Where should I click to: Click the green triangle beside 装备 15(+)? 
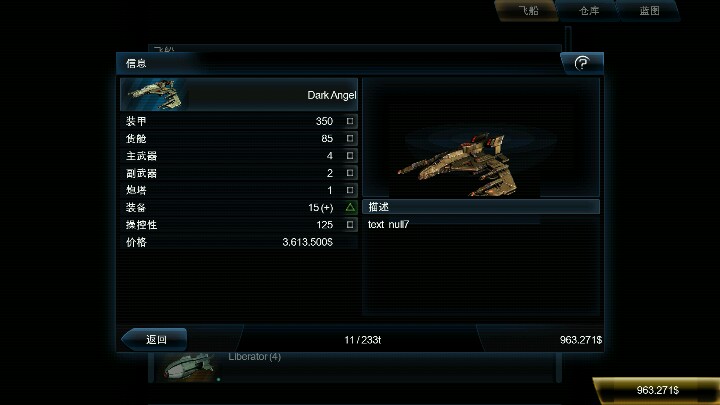[350, 207]
